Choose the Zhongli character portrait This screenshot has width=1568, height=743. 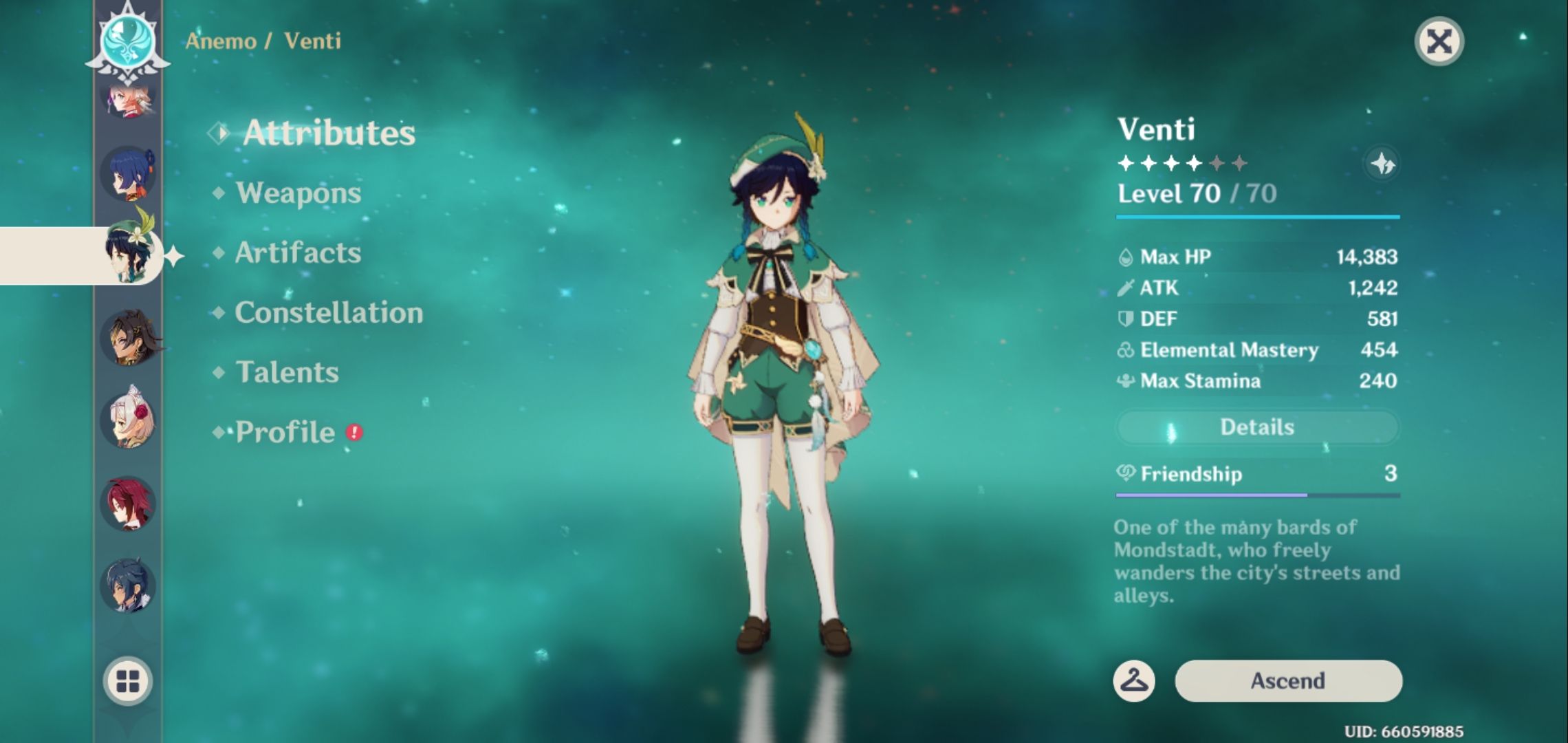pyautogui.click(x=129, y=337)
